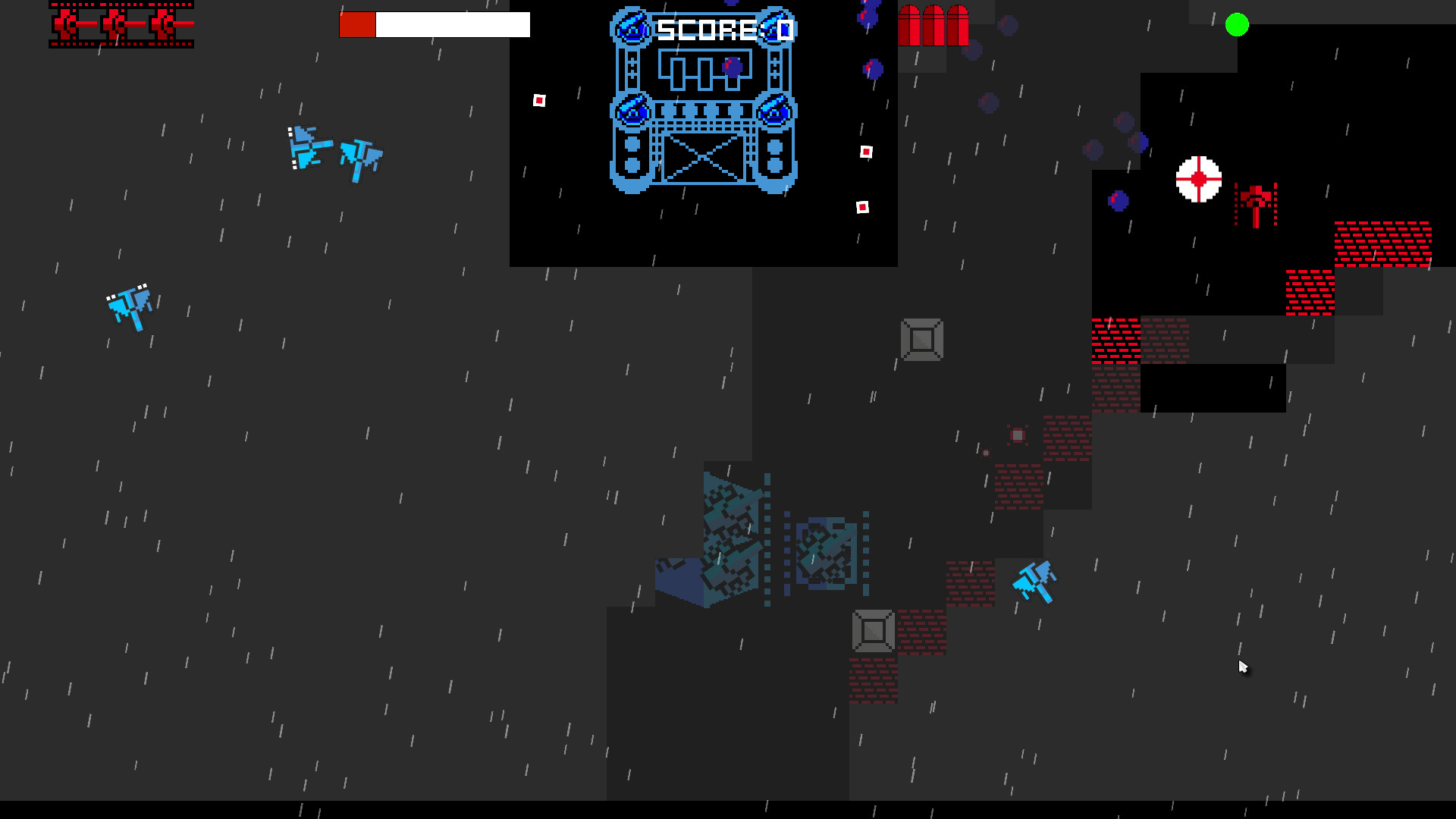Viewport: 1456px width, 819px height.
Task: Click the white and red crosshair target
Action: click(1200, 180)
